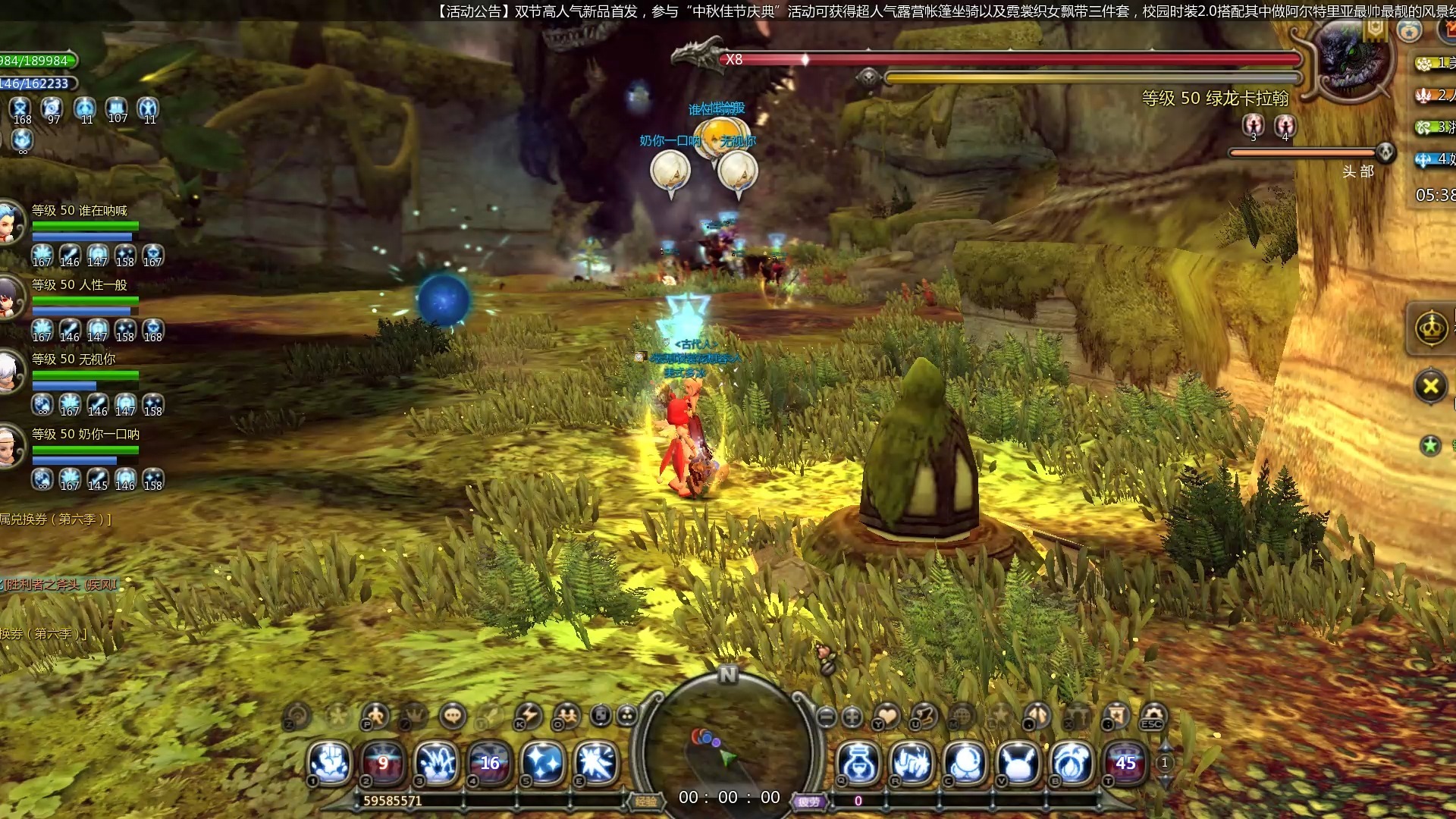Open the lightning bolt skill menu
1456x819 pixels.
(x=529, y=715)
